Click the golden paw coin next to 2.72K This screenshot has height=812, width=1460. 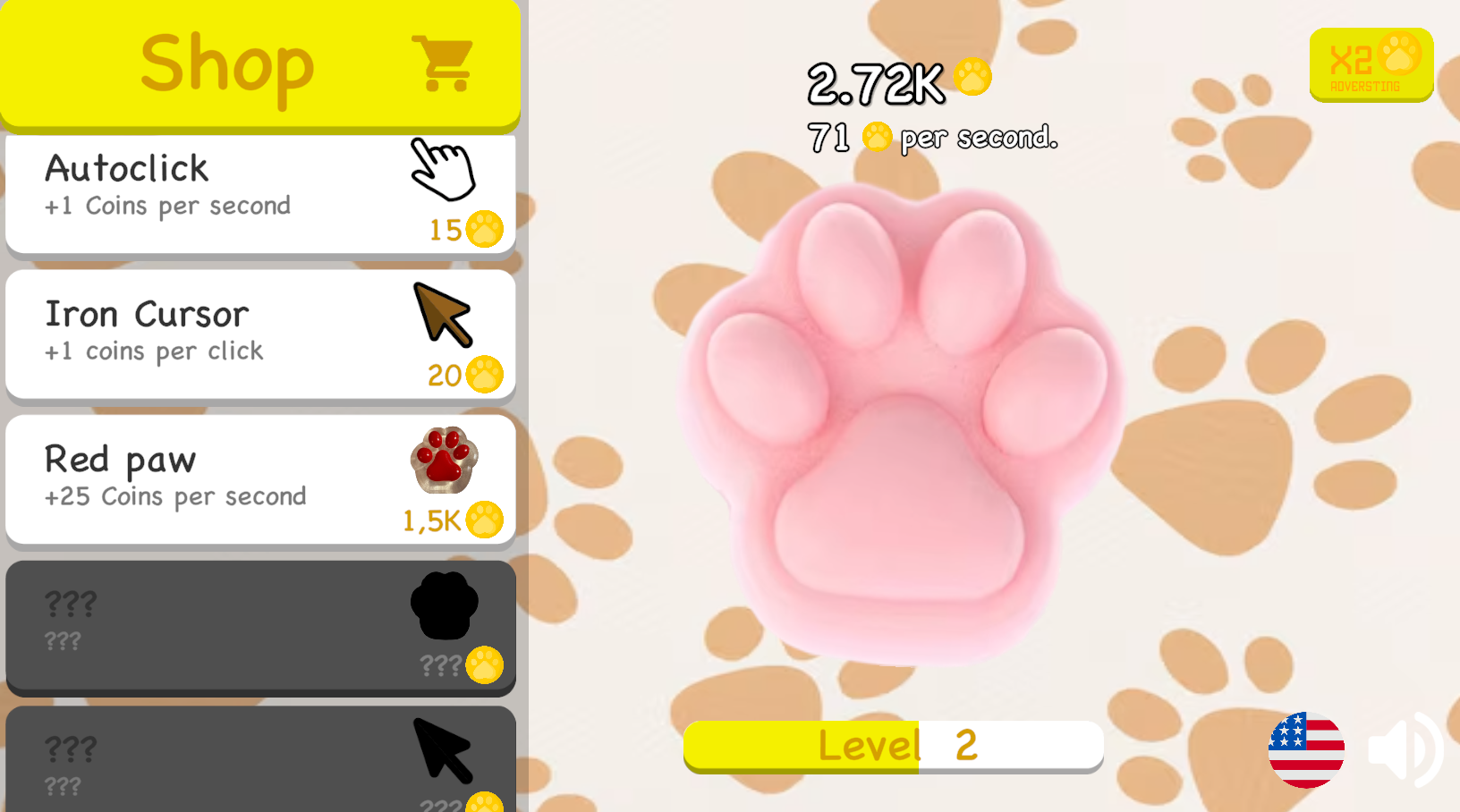[972, 79]
